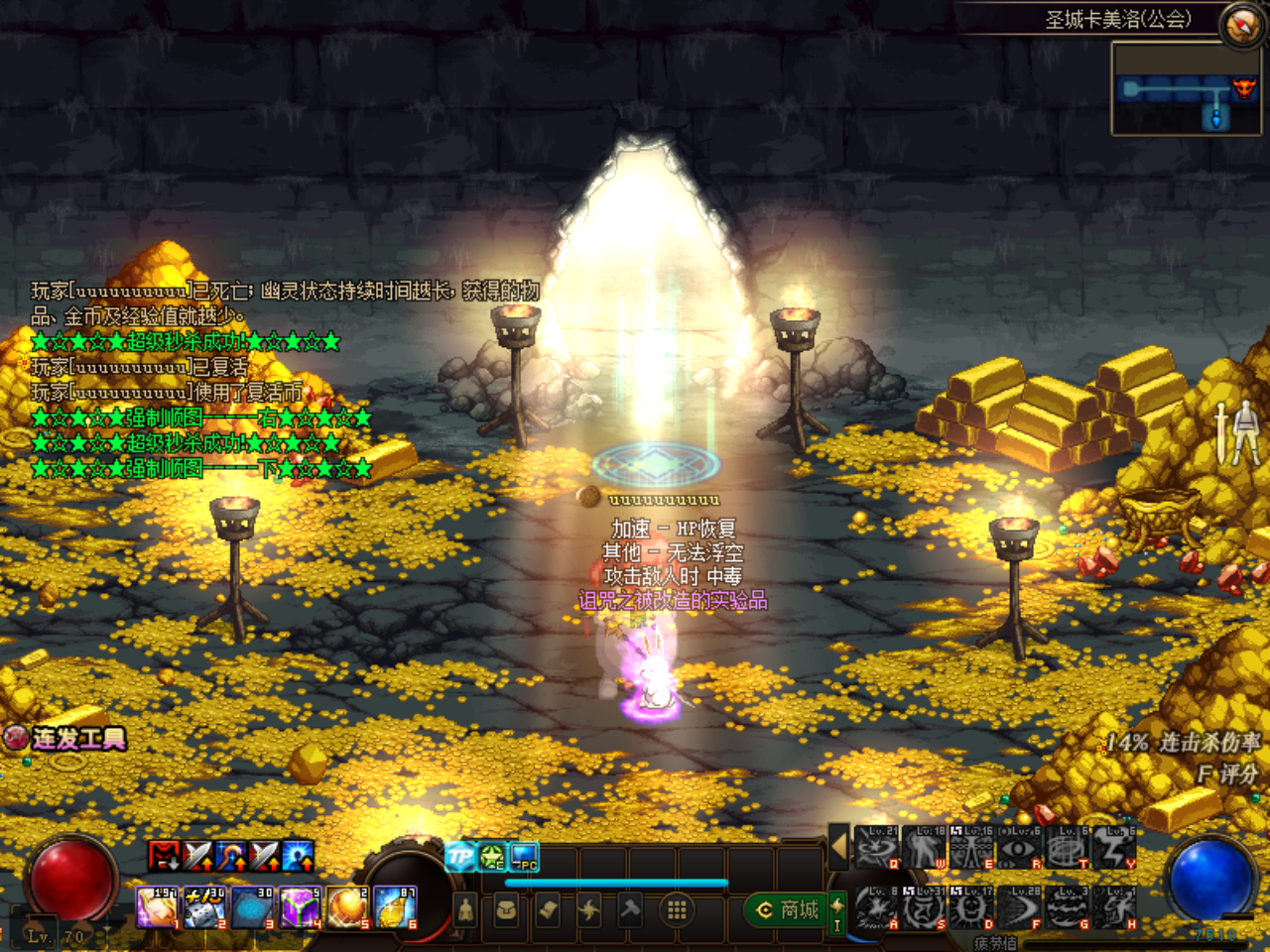Open the 连发工具 tool button
The width and height of the screenshot is (1270, 952).
(65, 739)
